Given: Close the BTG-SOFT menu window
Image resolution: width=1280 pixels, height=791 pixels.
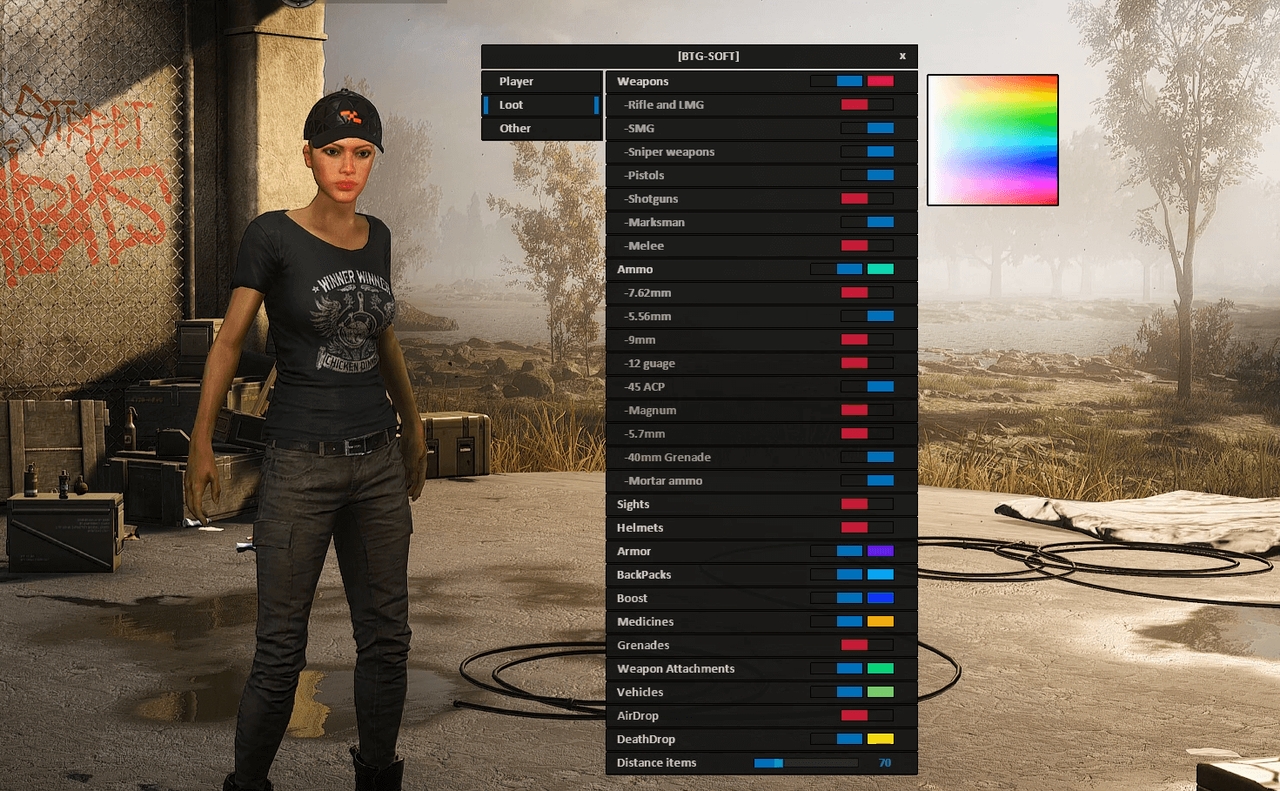Looking at the screenshot, I should (902, 56).
